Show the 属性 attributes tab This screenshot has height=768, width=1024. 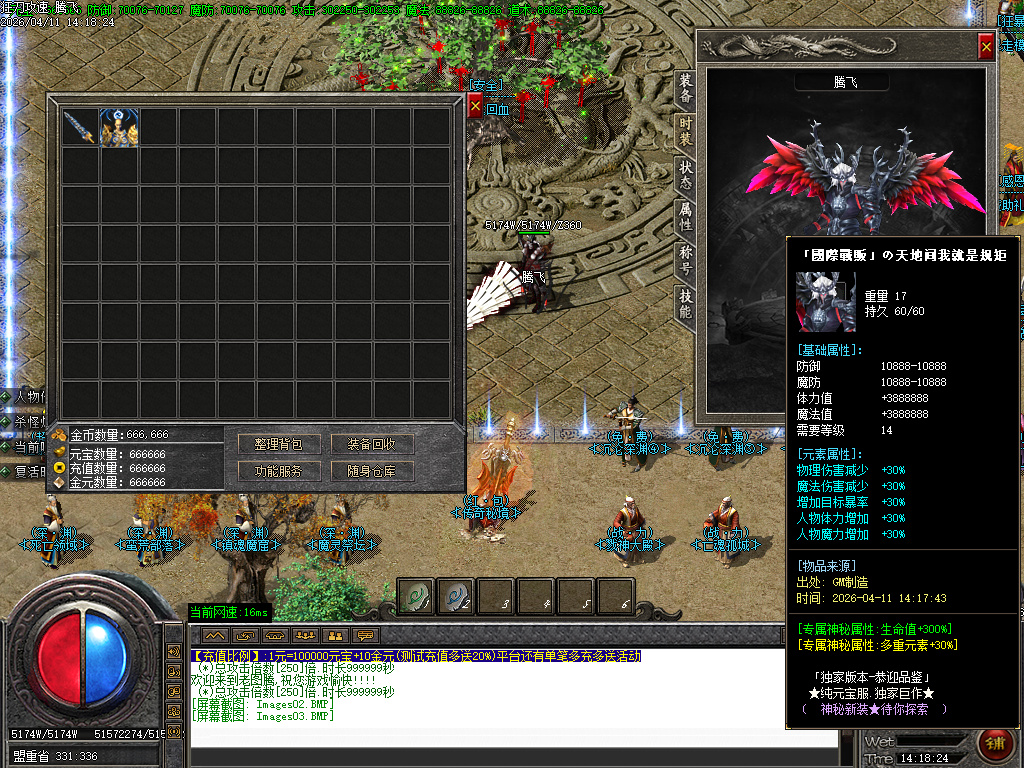point(685,212)
